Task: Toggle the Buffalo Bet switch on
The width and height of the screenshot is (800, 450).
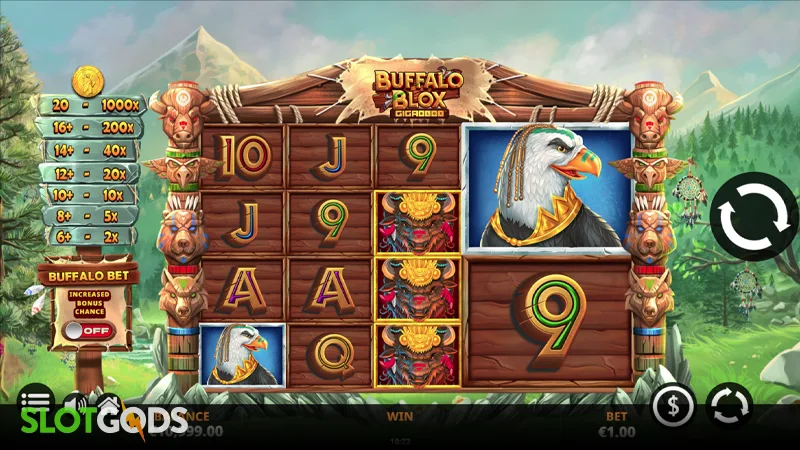Action: pyautogui.click(x=89, y=330)
